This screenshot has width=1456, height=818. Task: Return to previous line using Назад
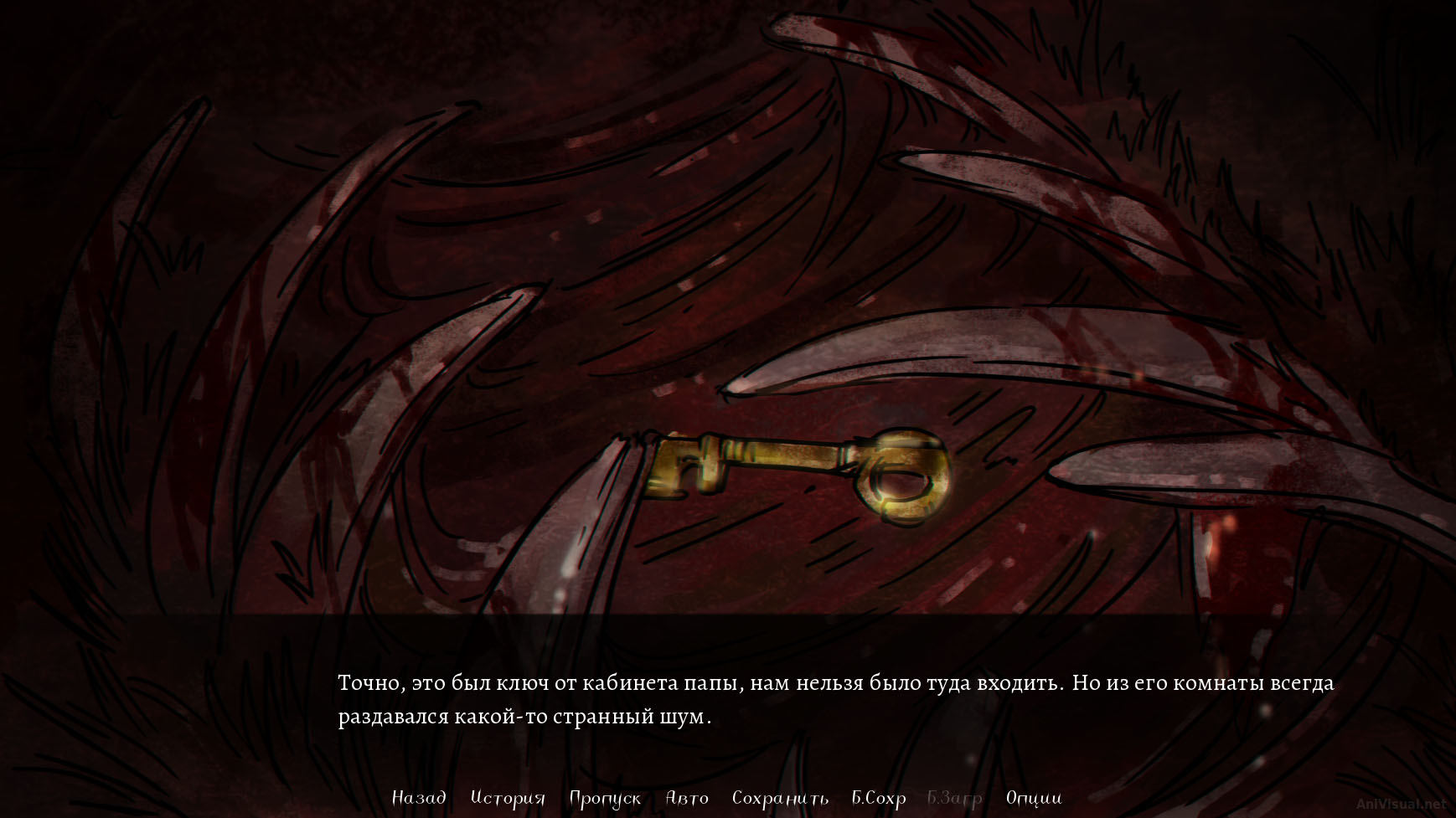pos(419,799)
